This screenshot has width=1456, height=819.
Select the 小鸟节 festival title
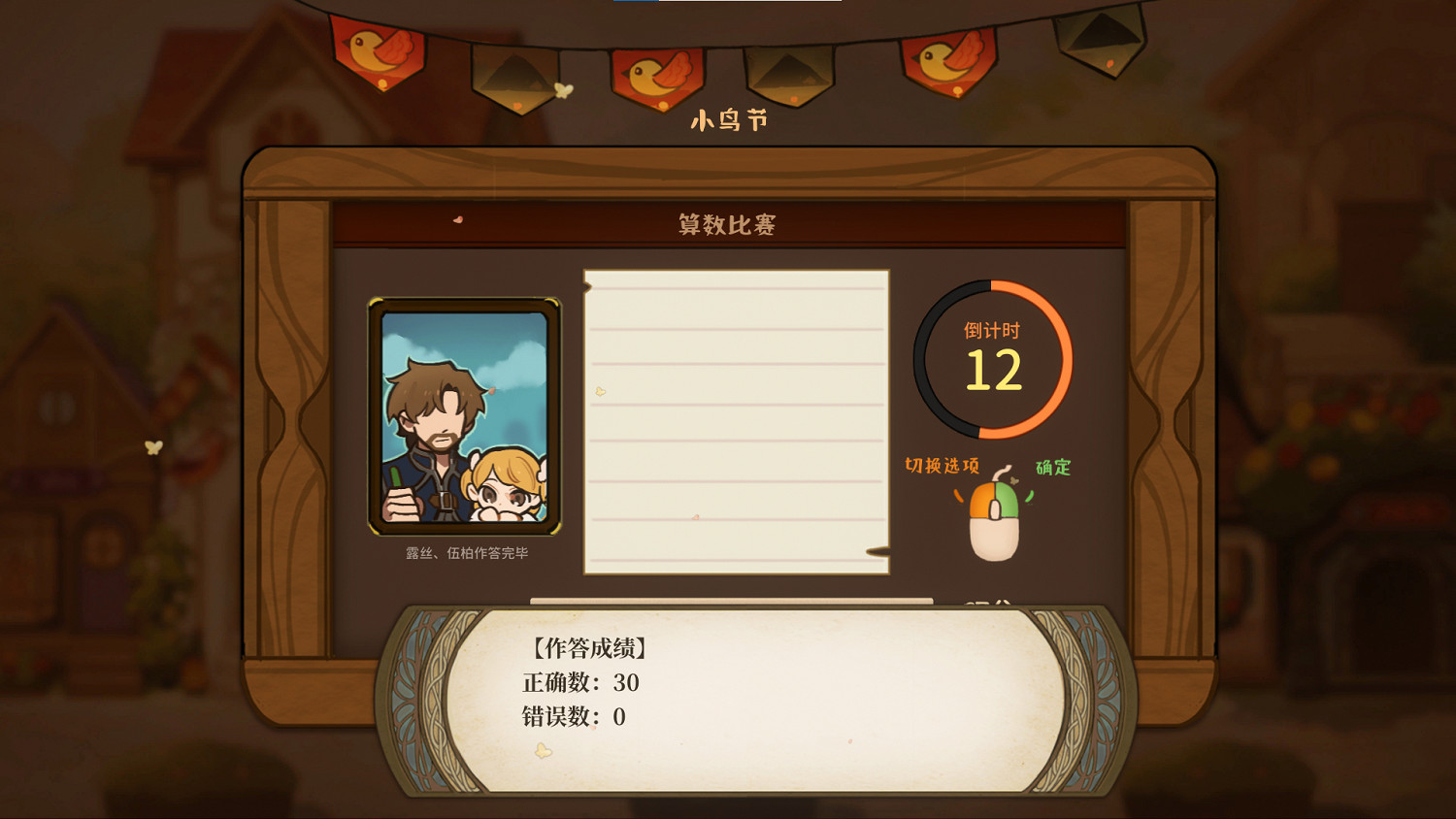pos(730,119)
